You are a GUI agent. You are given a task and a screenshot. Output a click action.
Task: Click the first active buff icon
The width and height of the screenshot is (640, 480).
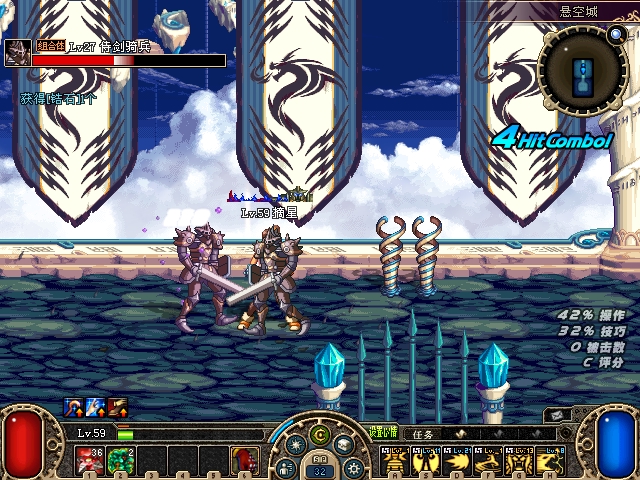[73, 406]
